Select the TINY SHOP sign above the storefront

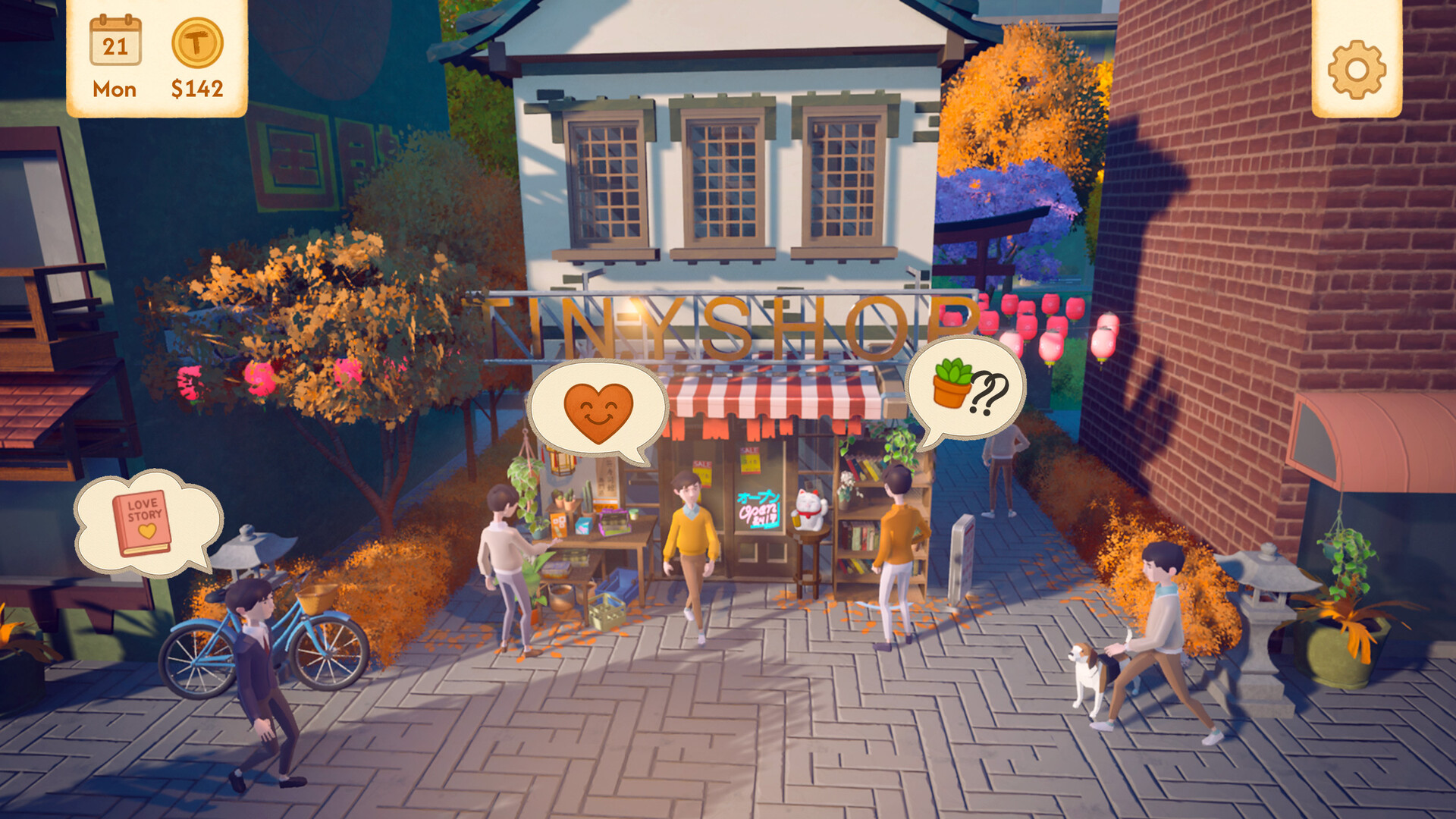(x=728, y=318)
